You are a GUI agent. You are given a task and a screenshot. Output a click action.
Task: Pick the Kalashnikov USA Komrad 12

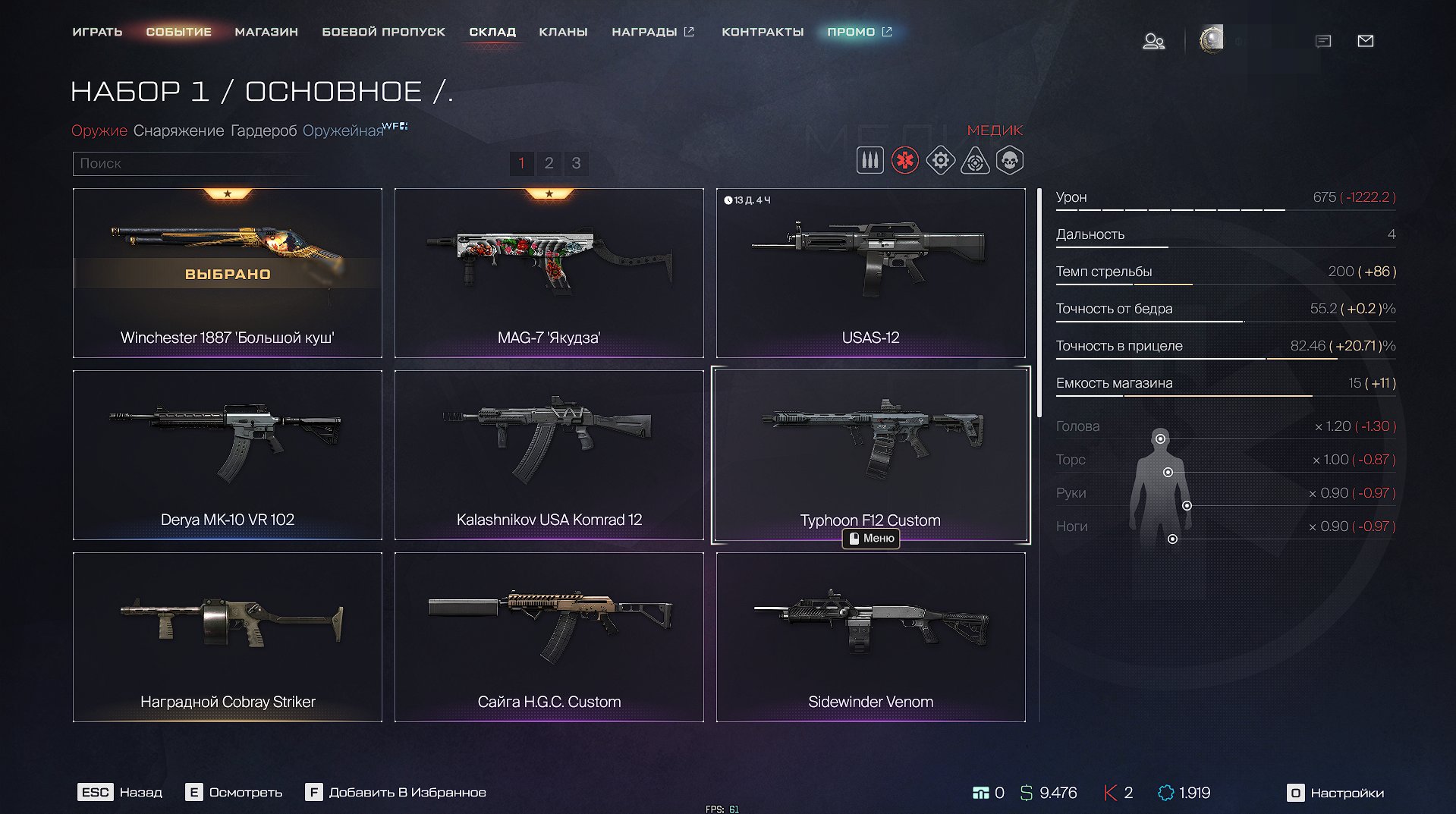click(x=549, y=455)
